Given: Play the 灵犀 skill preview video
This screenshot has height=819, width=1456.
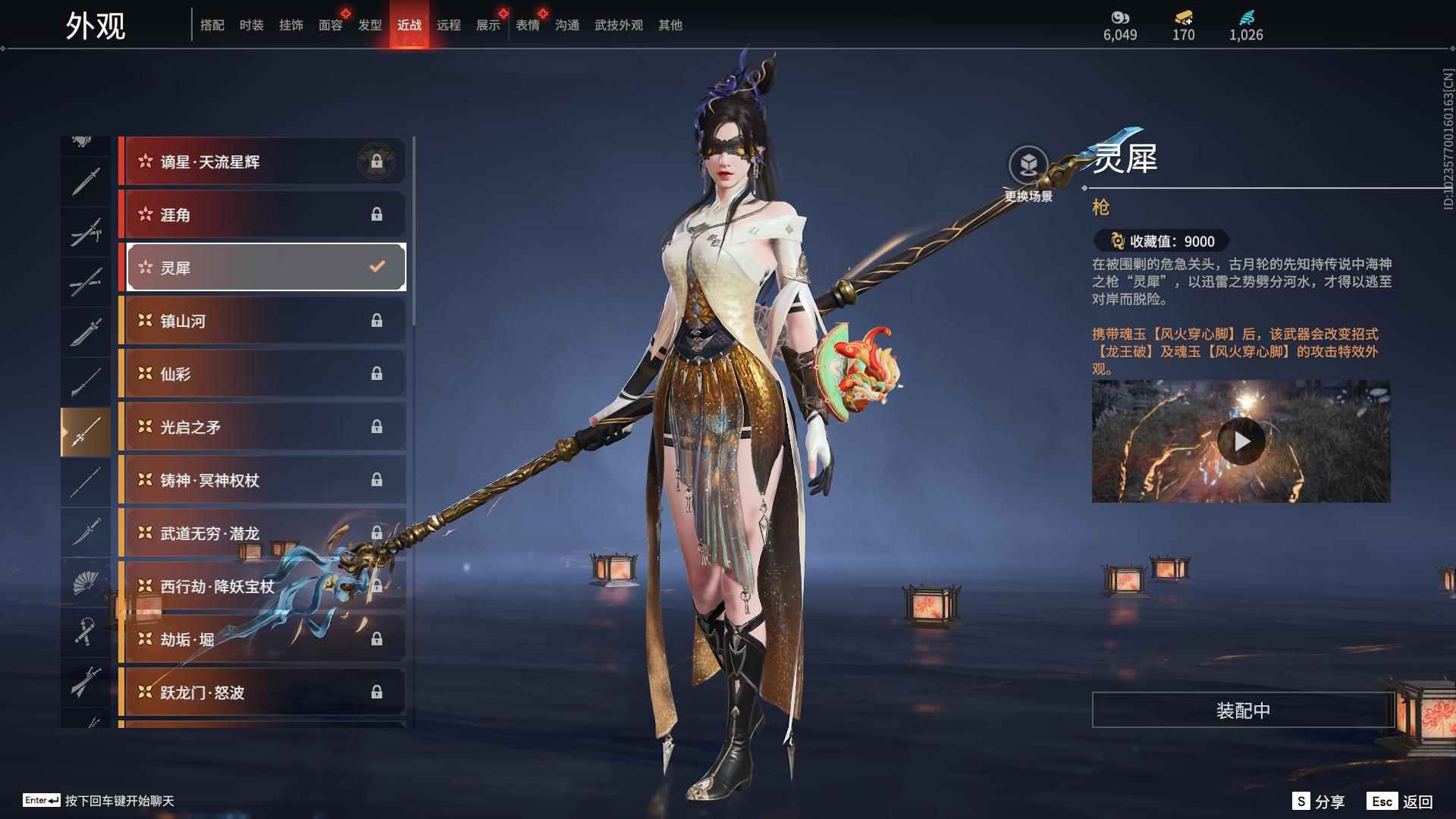Looking at the screenshot, I should (x=1241, y=441).
